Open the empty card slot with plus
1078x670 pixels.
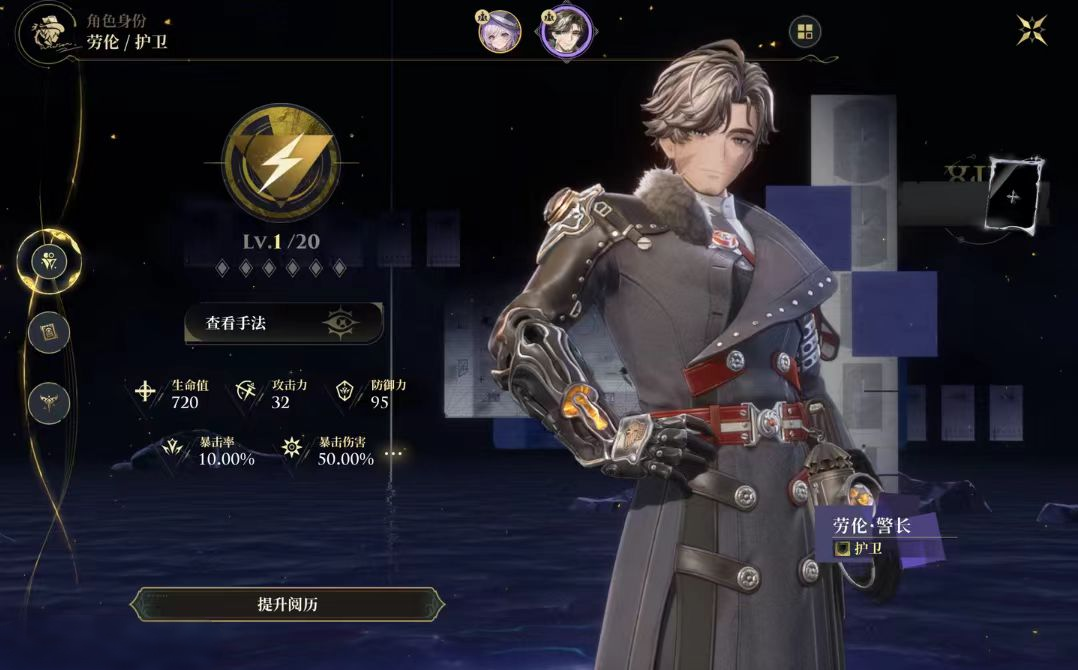click(x=1013, y=195)
